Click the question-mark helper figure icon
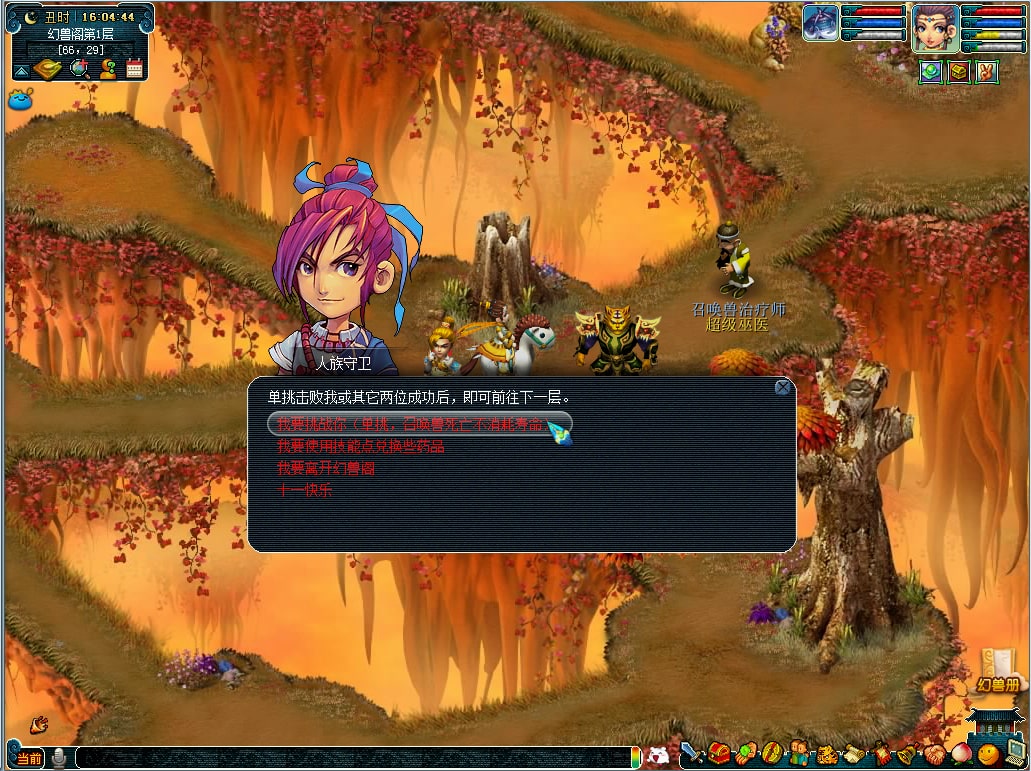The image size is (1031, 771). [108, 69]
